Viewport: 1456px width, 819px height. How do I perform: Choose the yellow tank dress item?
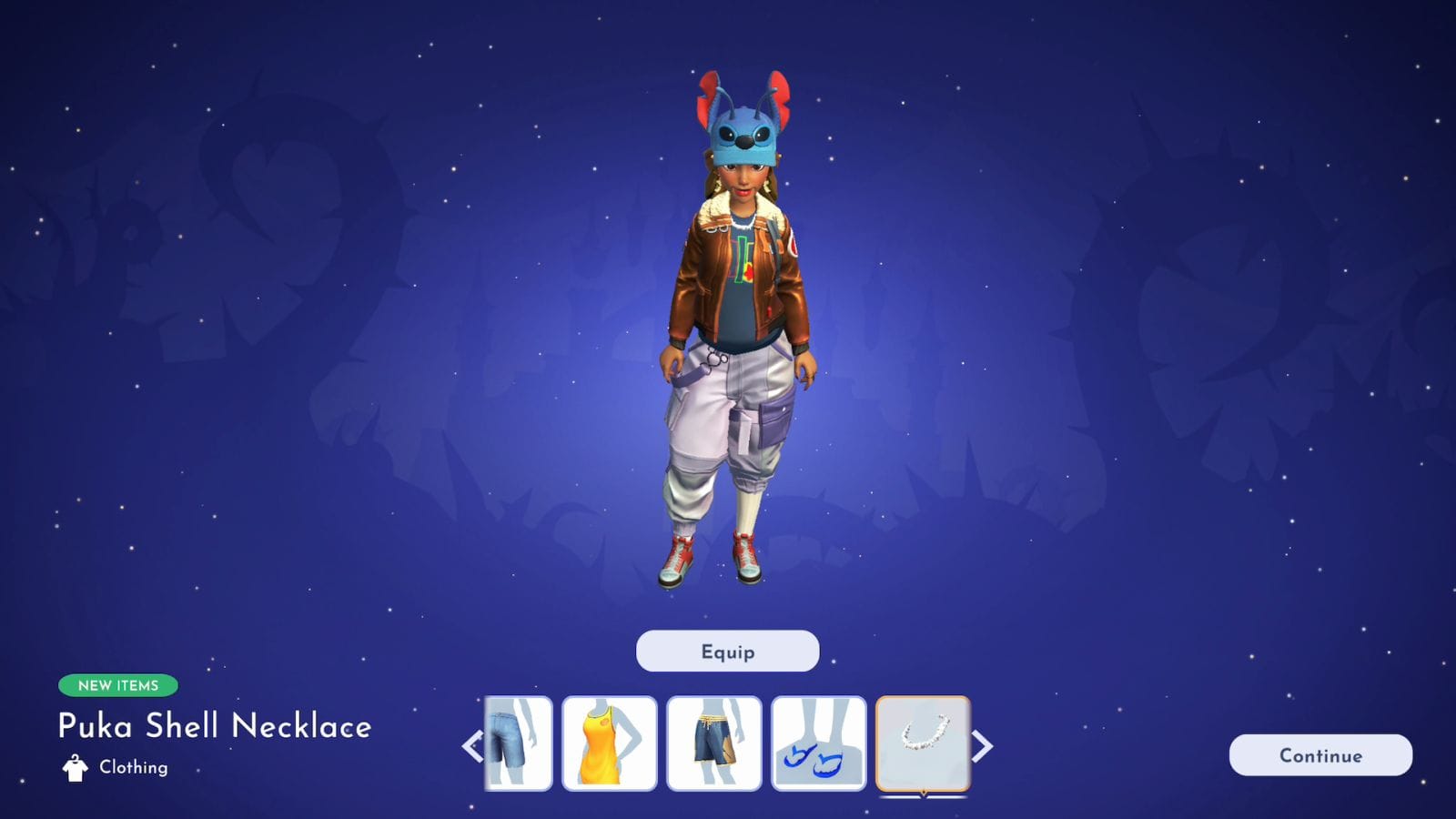609,743
